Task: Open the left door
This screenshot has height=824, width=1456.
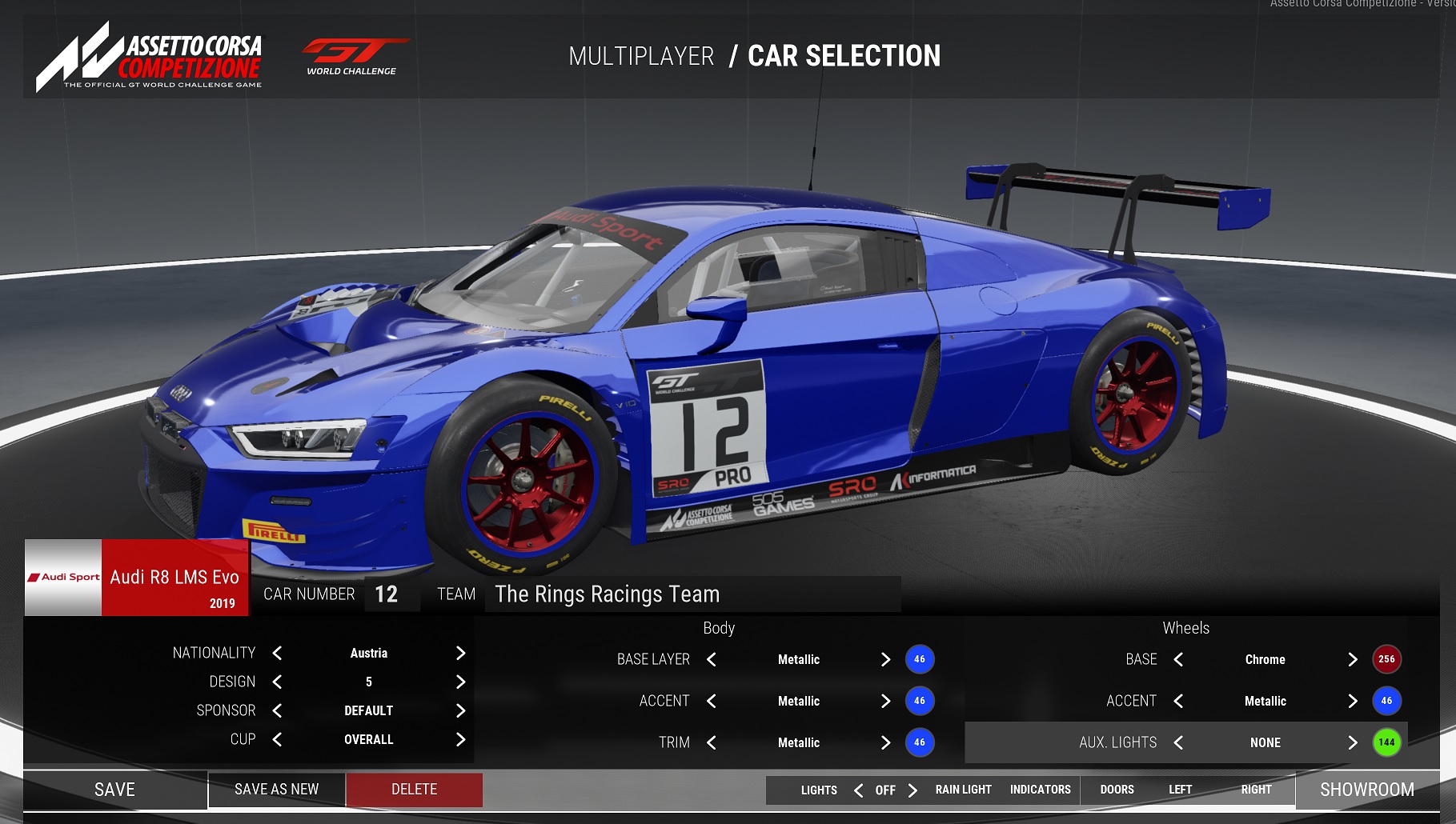Action: (x=1180, y=790)
